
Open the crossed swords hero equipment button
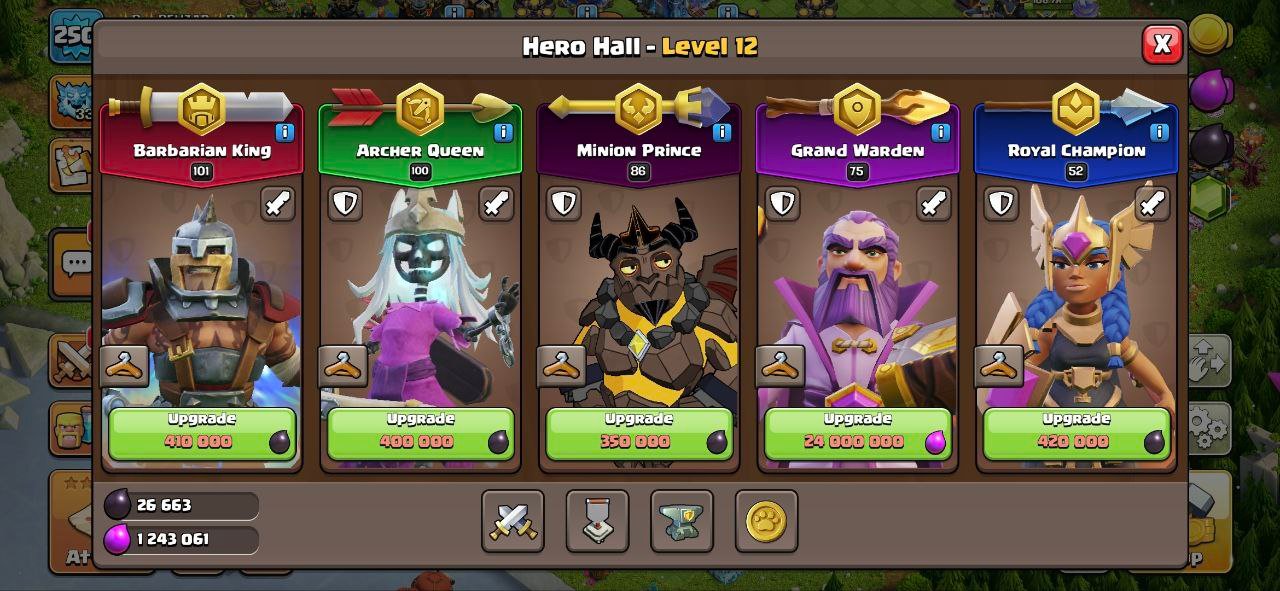tap(513, 521)
